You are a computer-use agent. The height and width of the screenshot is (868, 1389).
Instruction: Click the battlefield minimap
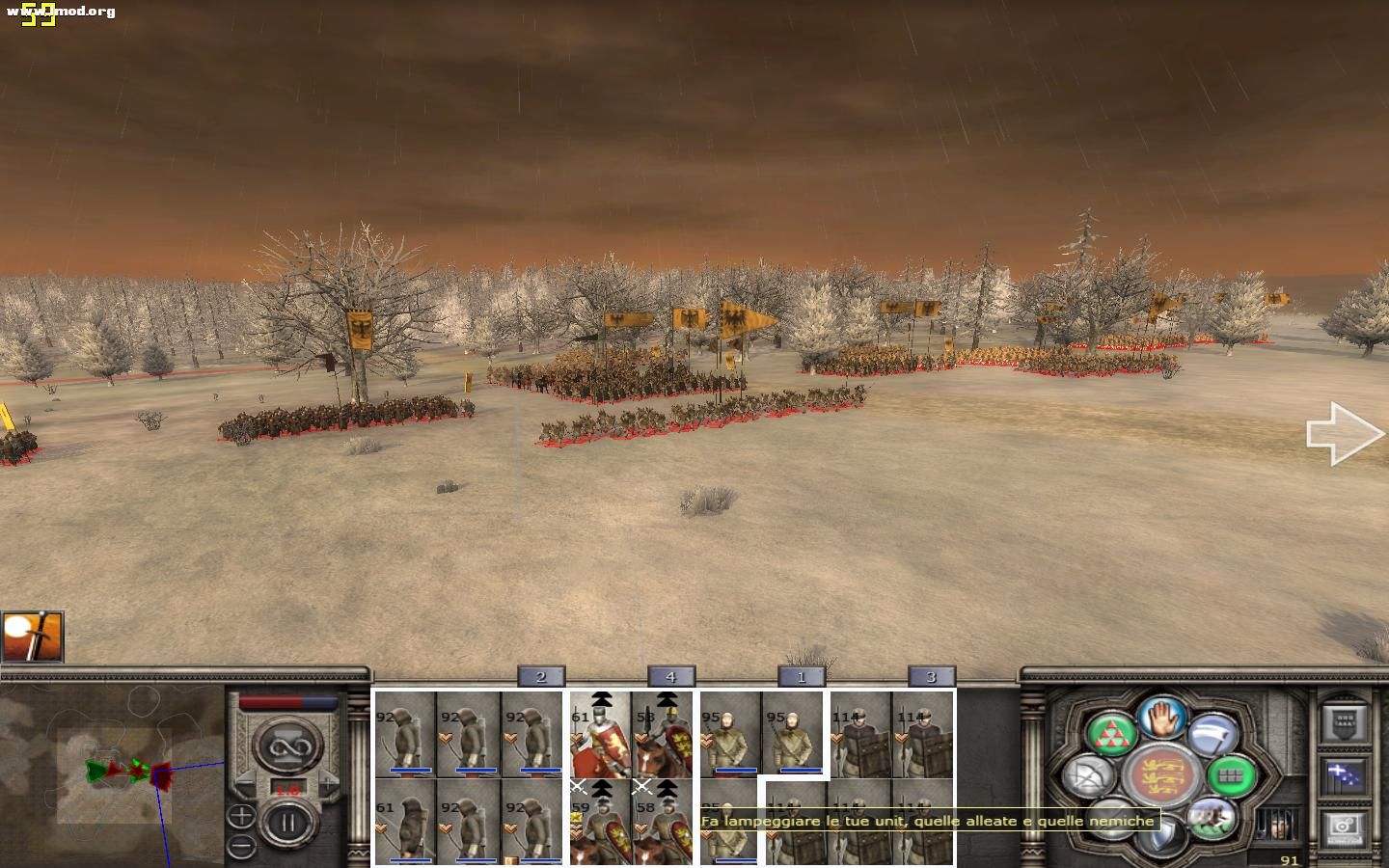click(x=113, y=773)
